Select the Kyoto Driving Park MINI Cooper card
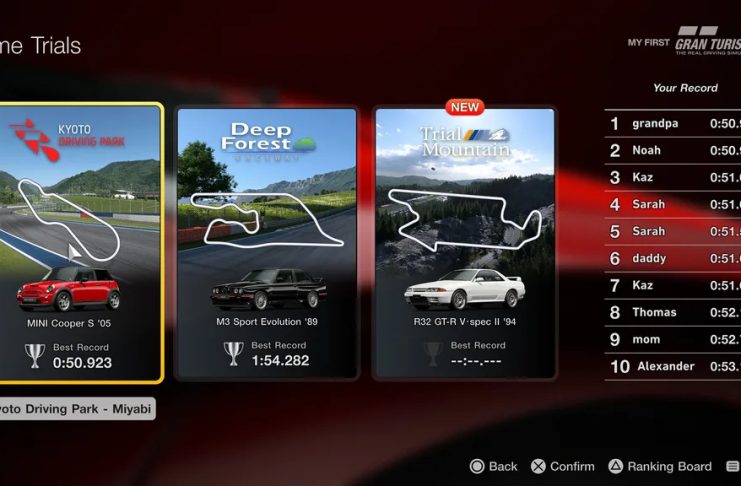 (80, 243)
